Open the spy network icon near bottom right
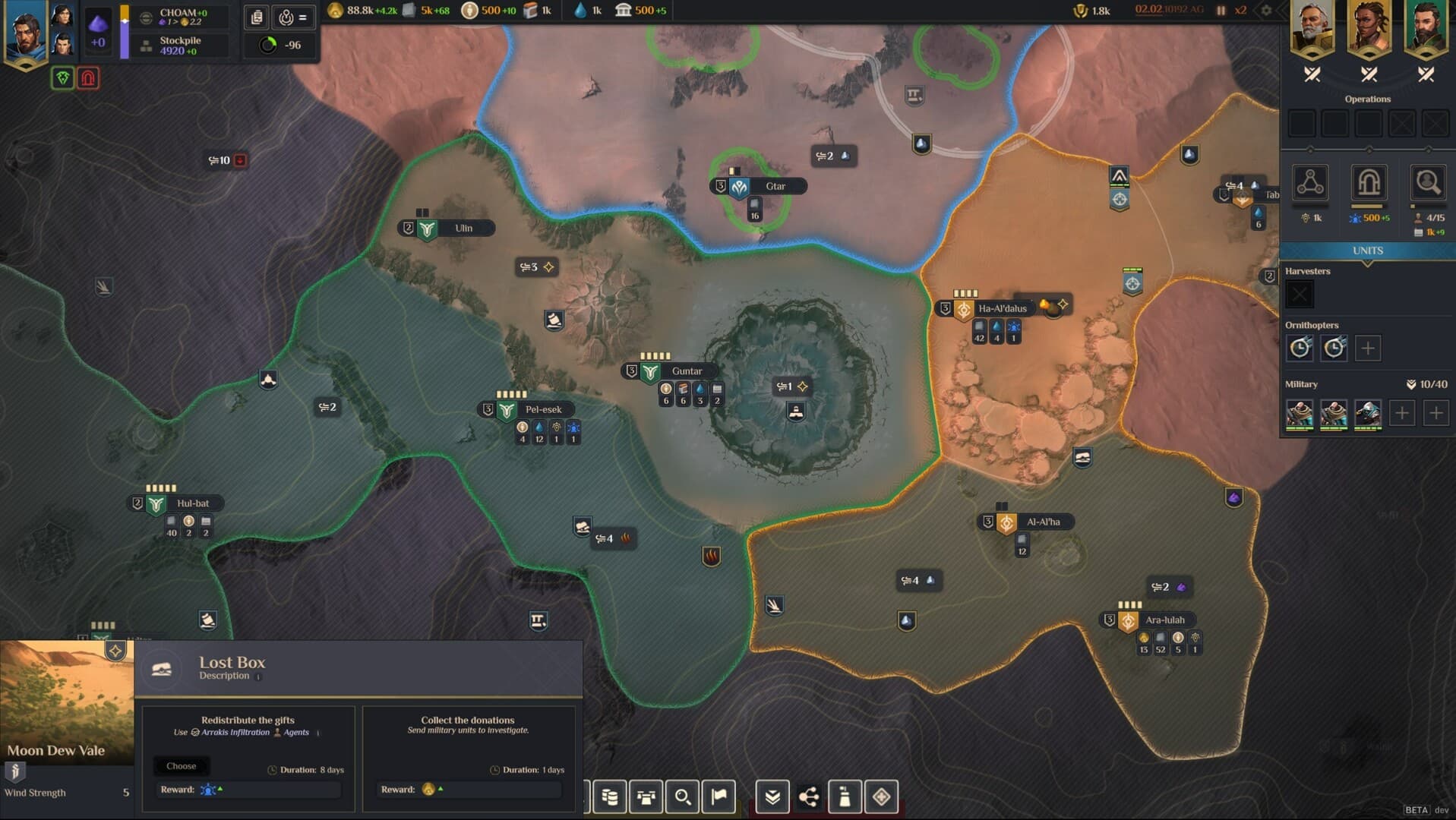The width and height of the screenshot is (1456, 820). (x=809, y=796)
